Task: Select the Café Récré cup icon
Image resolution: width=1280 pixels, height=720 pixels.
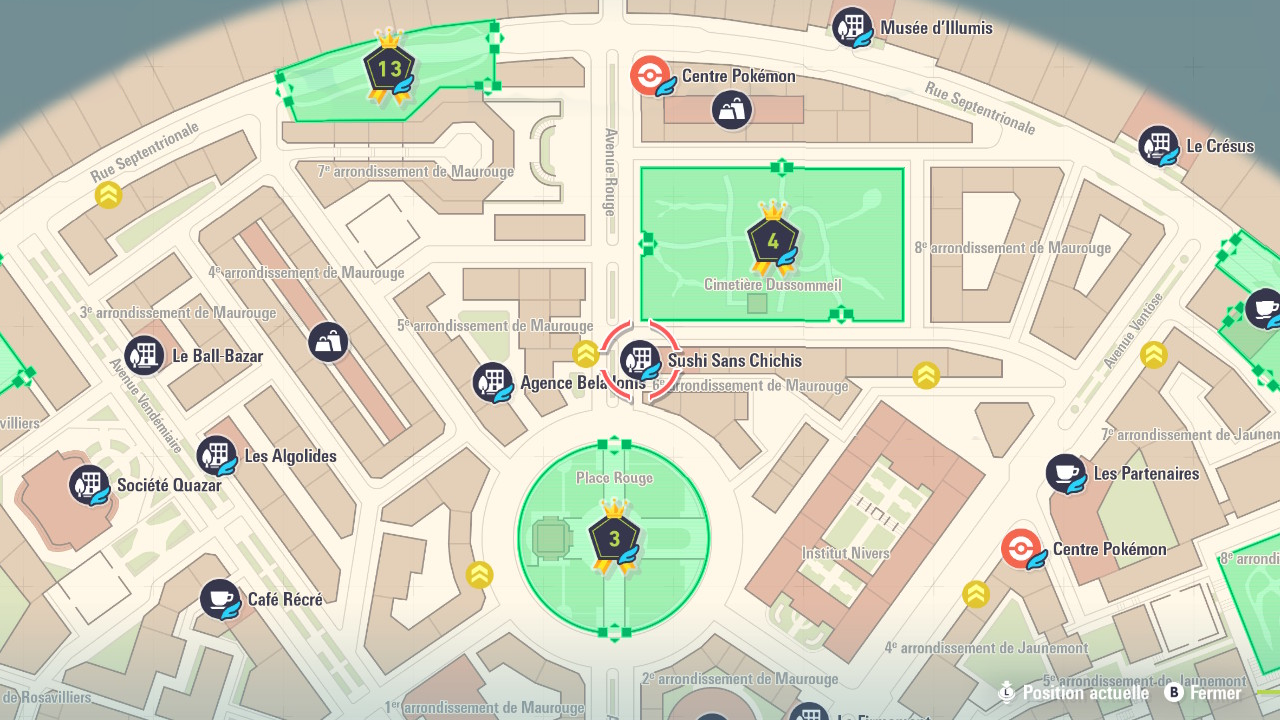Action: tap(220, 599)
